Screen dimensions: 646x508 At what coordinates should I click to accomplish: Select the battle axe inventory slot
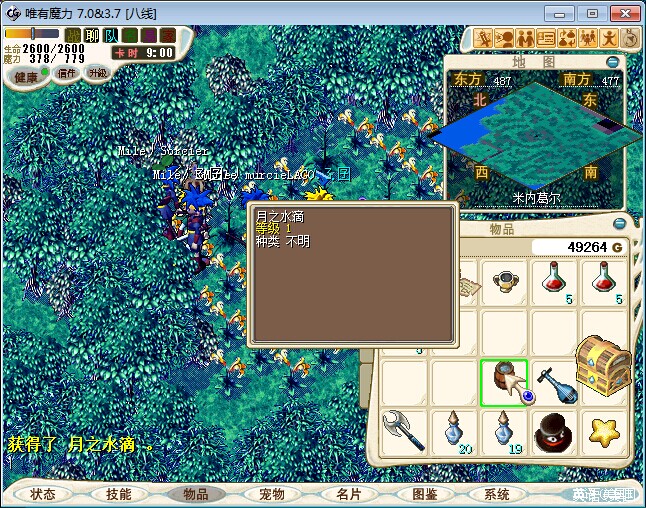tap(404, 431)
